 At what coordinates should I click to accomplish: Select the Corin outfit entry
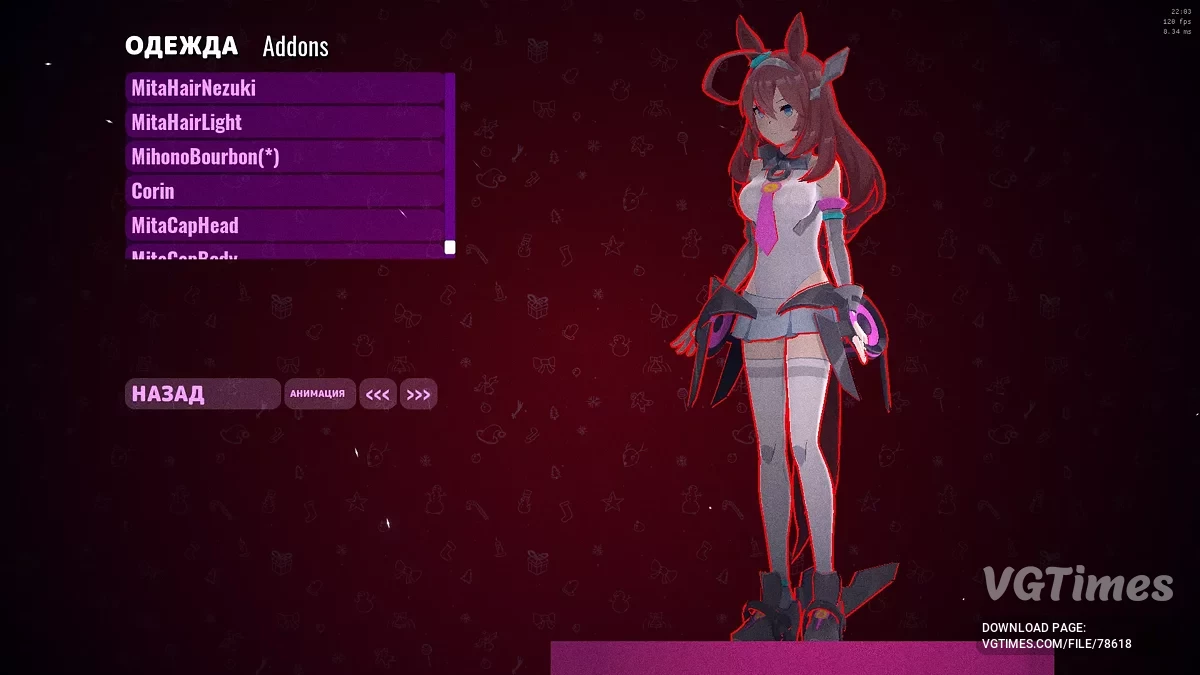285,191
